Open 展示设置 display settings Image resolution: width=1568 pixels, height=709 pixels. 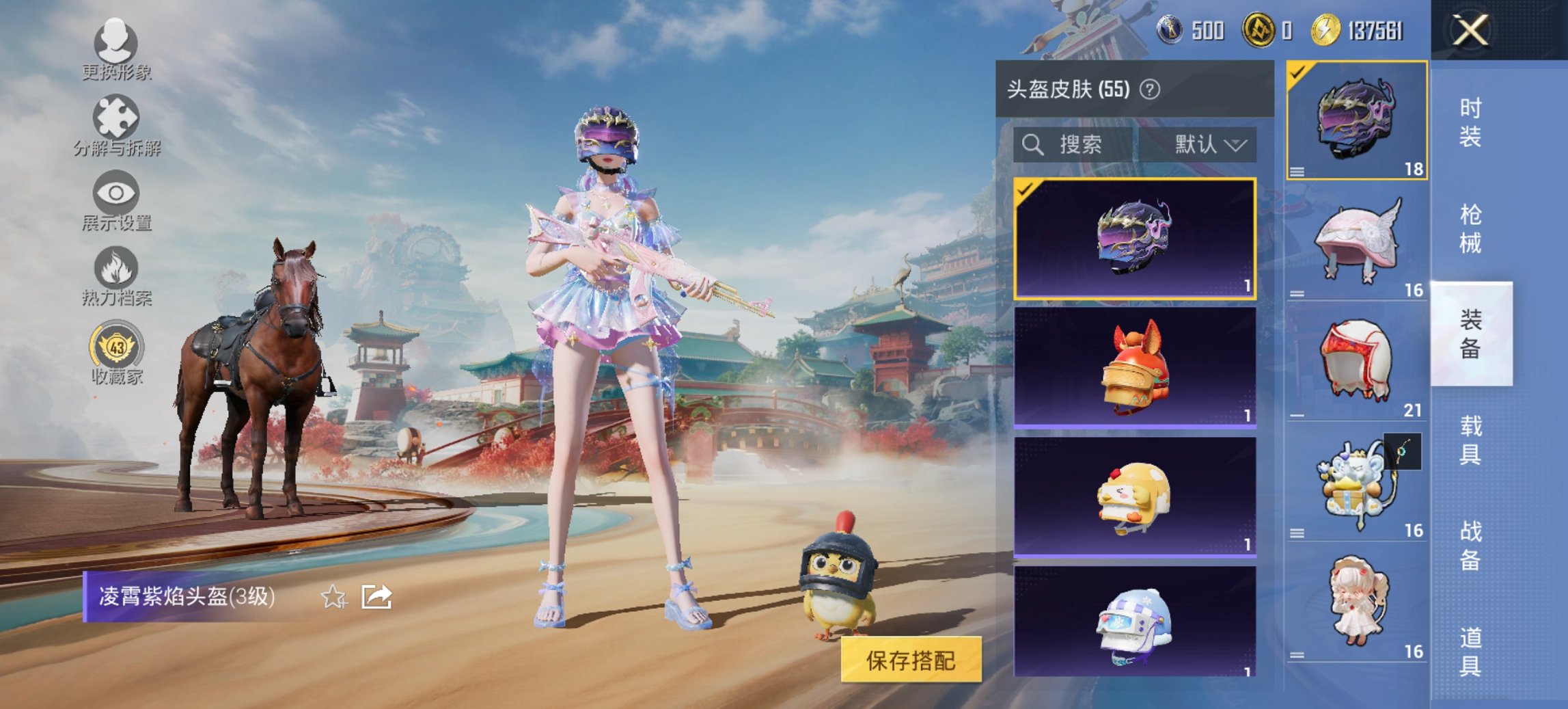pyautogui.click(x=116, y=198)
